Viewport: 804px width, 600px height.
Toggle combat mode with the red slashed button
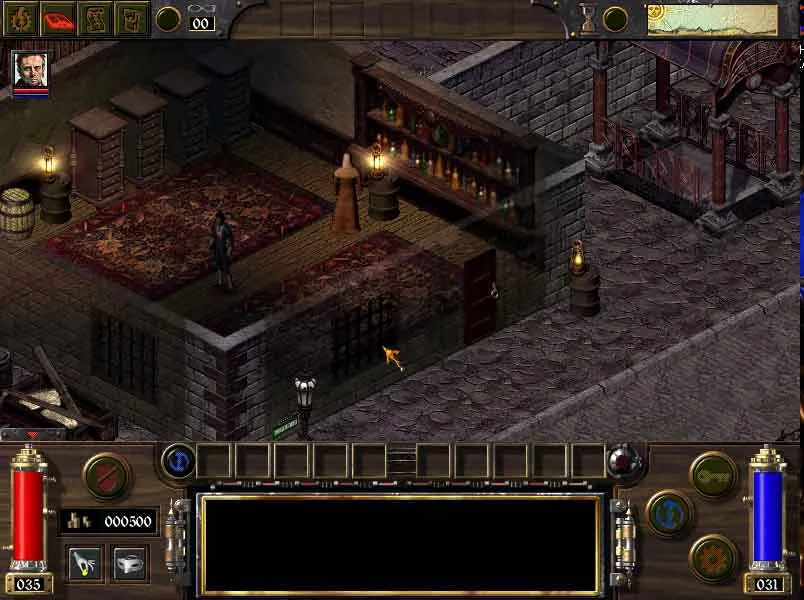103,474
